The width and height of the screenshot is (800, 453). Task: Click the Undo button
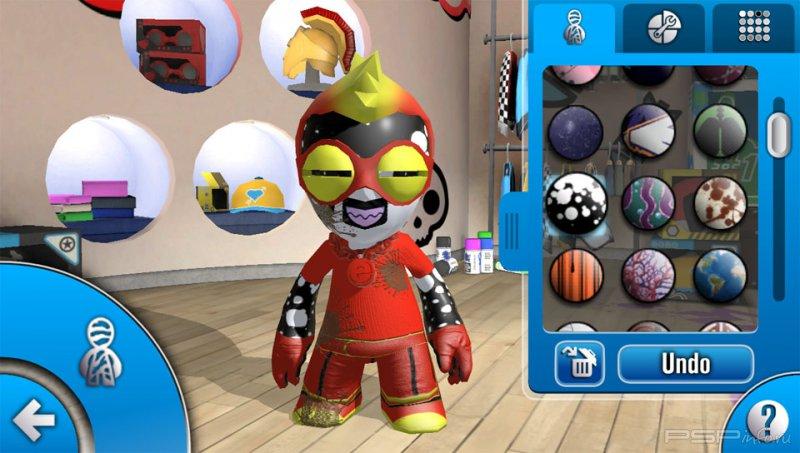tap(685, 363)
